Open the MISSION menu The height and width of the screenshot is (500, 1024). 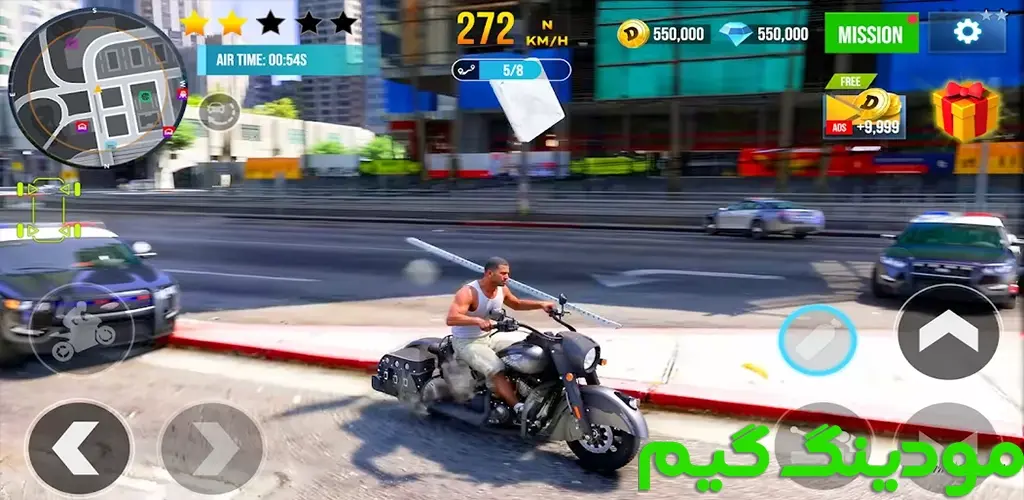coord(870,33)
